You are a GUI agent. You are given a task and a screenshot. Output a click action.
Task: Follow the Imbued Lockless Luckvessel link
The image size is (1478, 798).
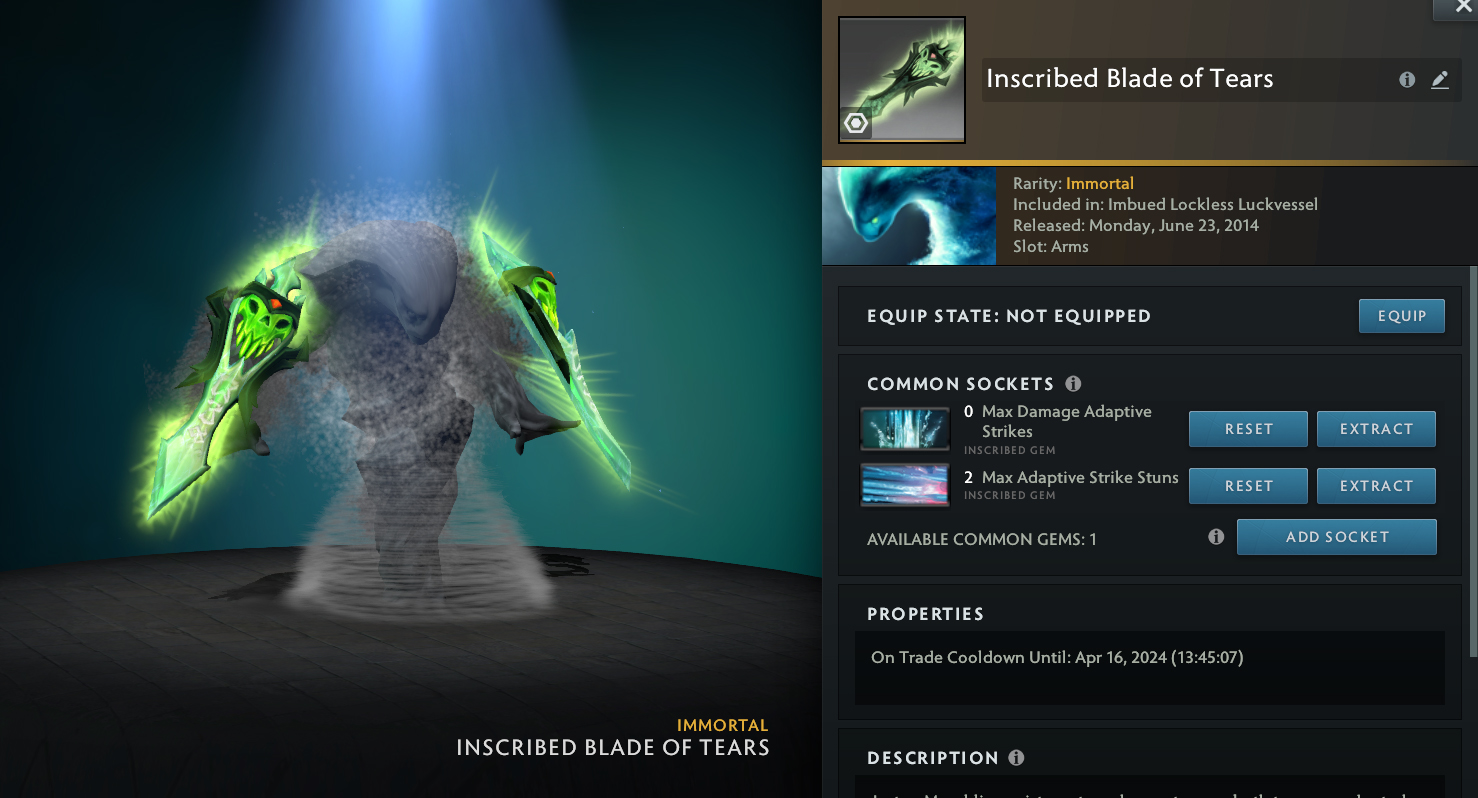(1212, 205)
